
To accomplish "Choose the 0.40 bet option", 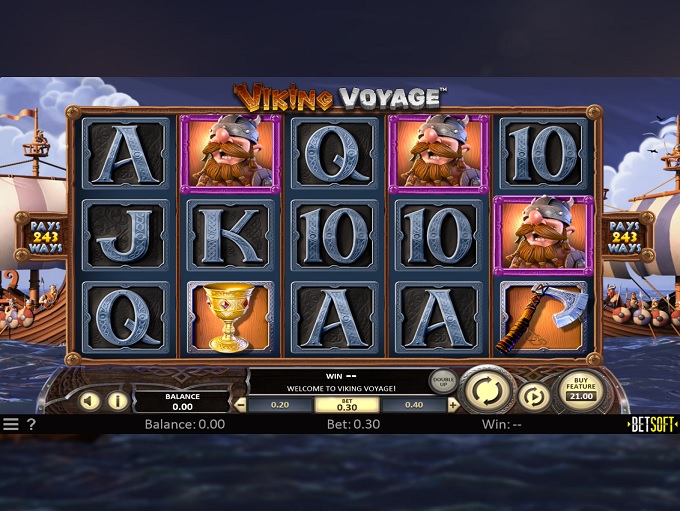I will (x=412, y=405).
